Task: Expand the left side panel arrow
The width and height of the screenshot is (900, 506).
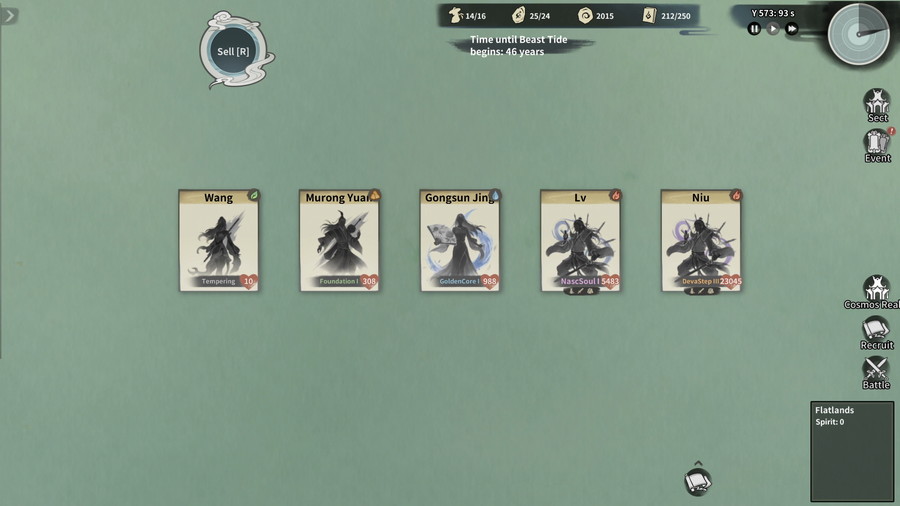Action: pos(9,16)
